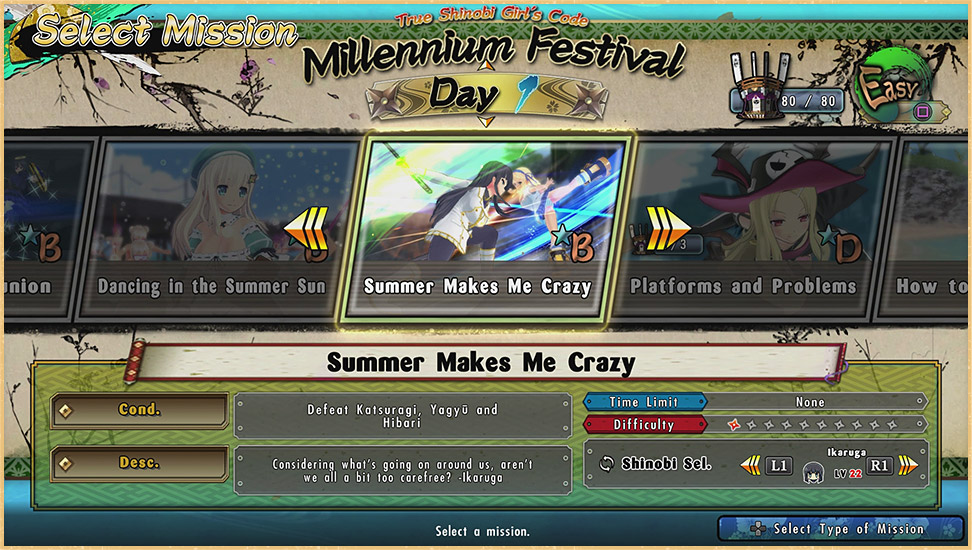Viewport: 972px width, 550px height.
Task: Select the Ikaruga character portrait
Action: tap(814, 469)
